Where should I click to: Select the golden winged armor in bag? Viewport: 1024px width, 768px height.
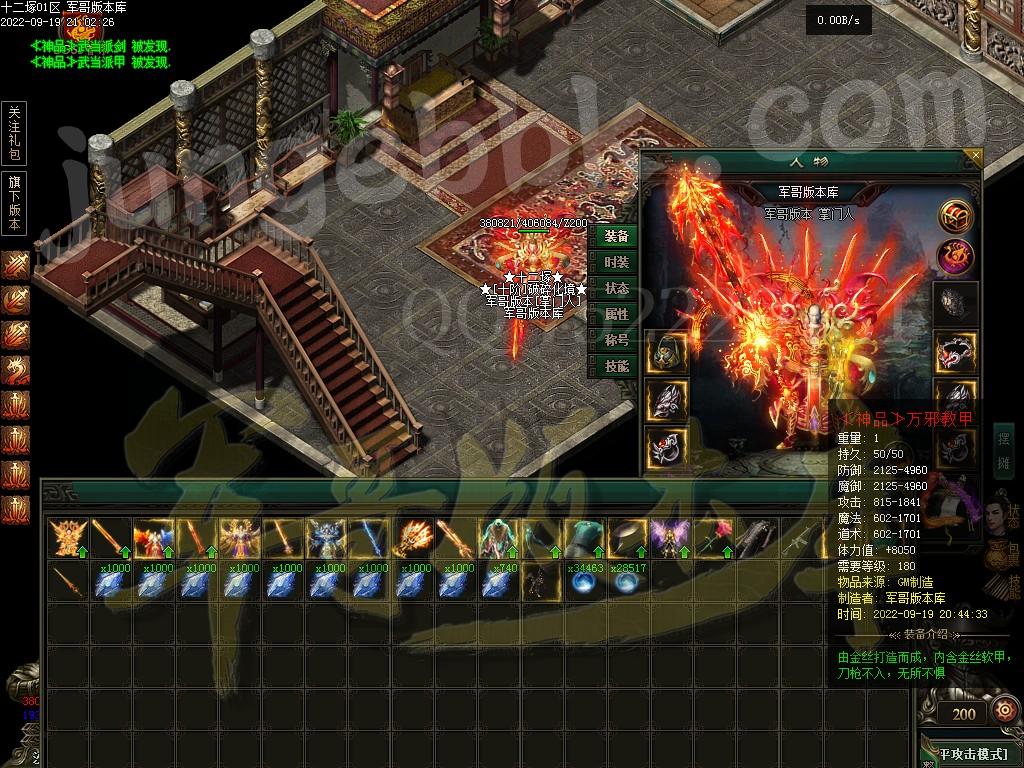click(67, 538)
